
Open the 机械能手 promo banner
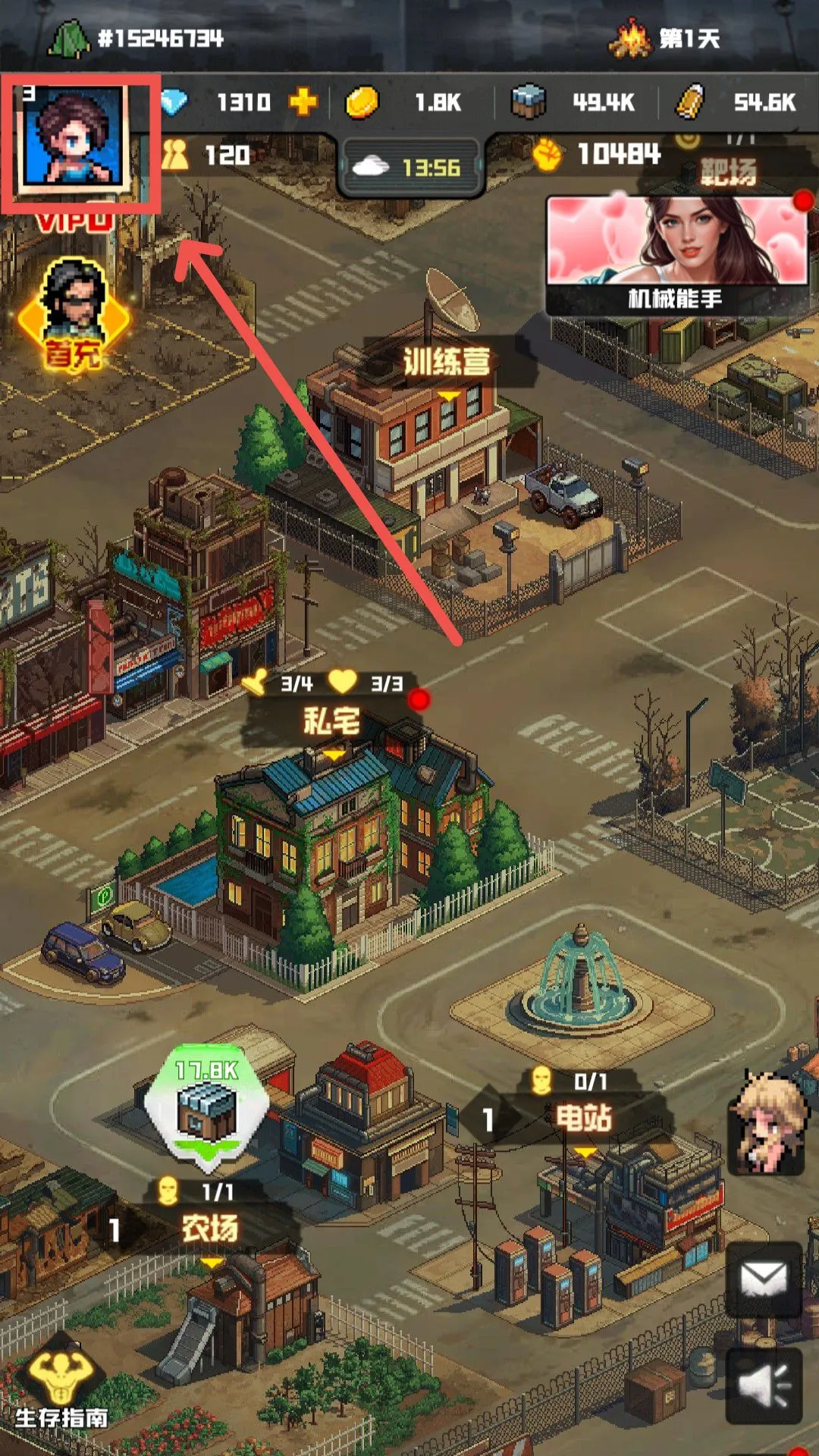(x=677, y=254)
